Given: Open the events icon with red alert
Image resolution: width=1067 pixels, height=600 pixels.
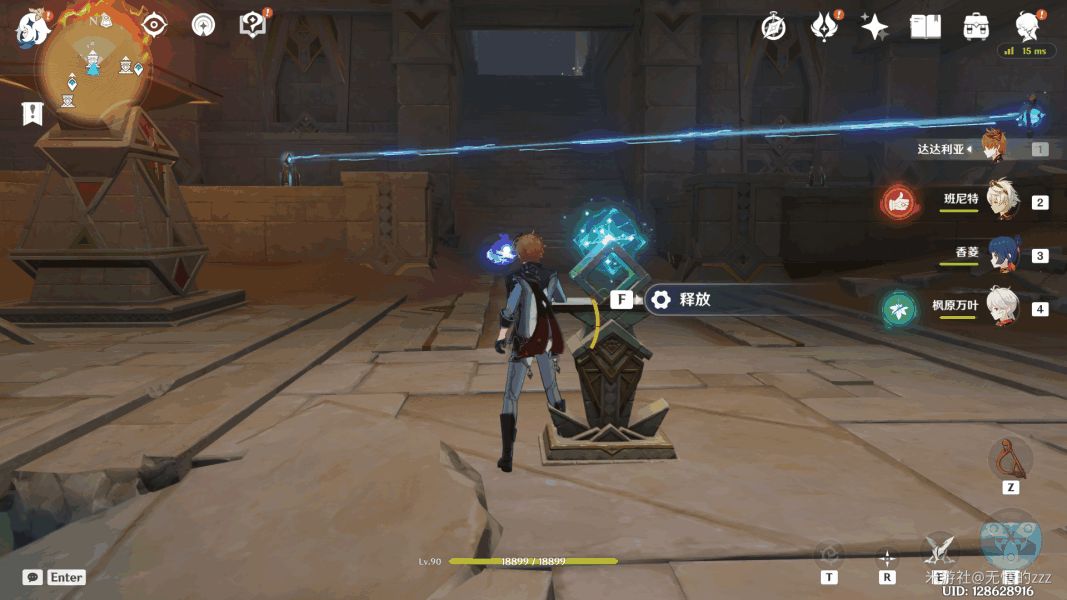Looking at the screenshot, I should pos(824,27).
